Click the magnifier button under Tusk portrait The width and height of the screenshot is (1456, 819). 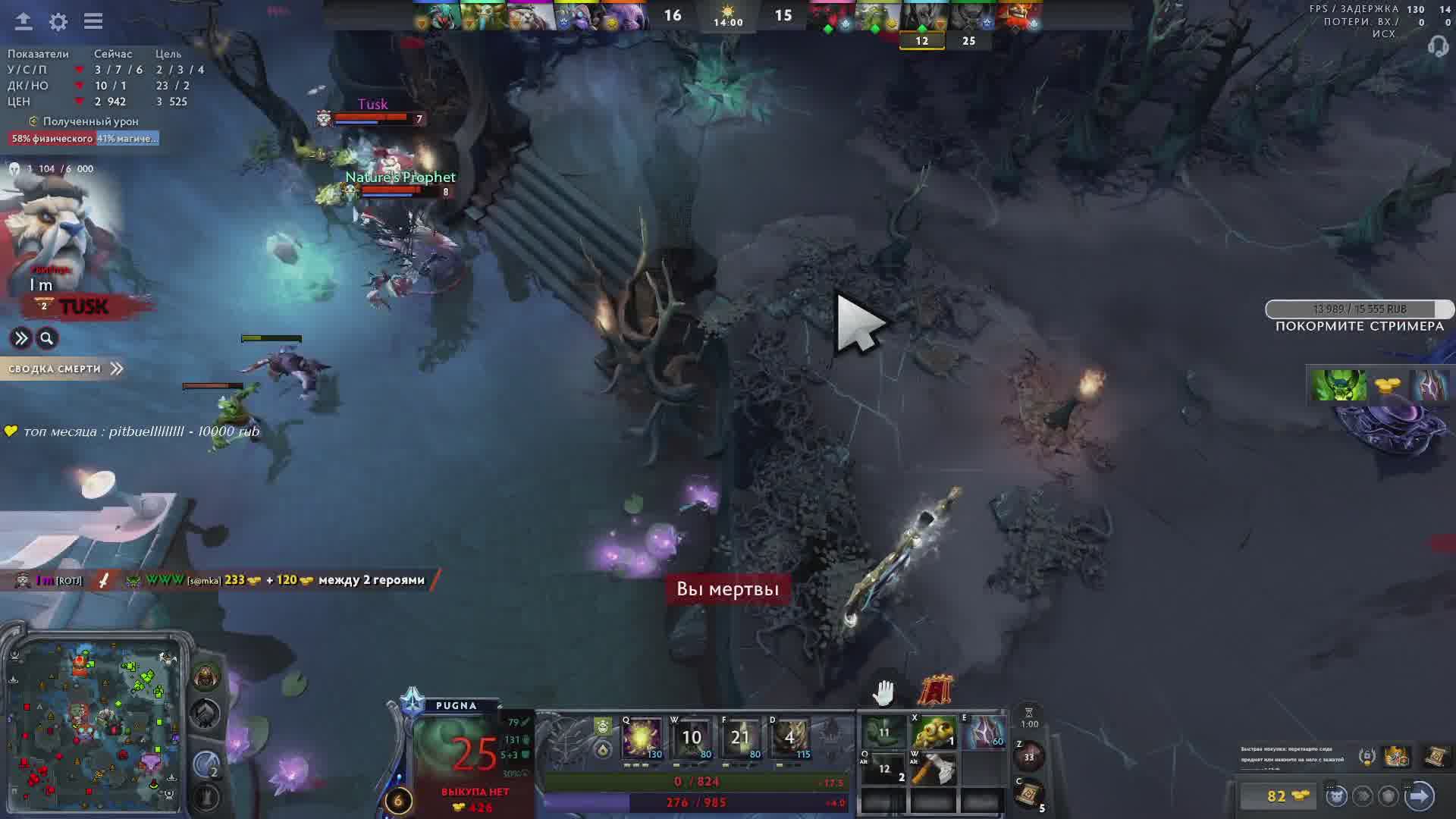pos(47,338)
